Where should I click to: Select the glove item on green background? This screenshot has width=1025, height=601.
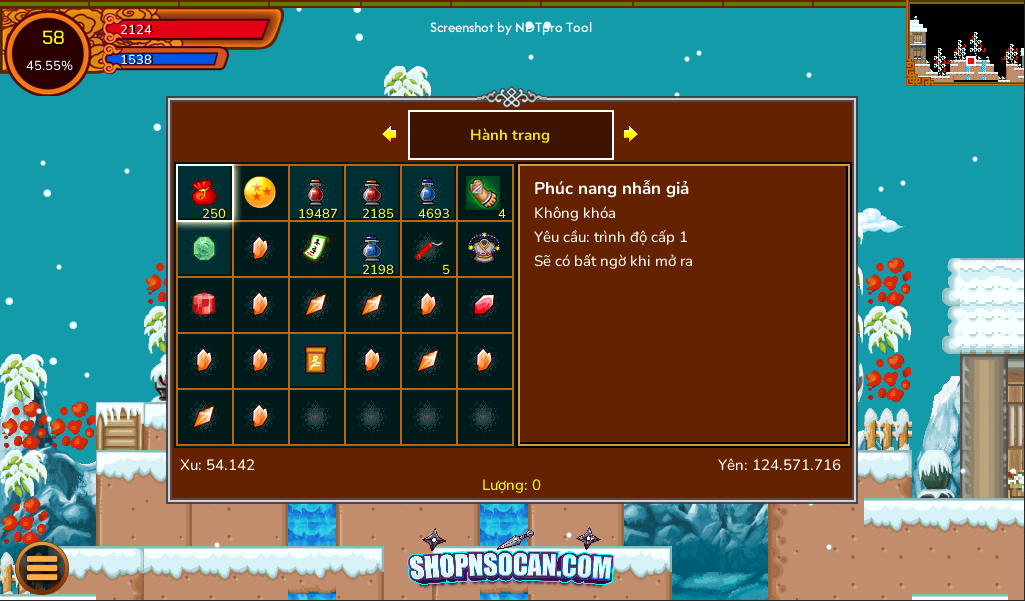(484, 192)
